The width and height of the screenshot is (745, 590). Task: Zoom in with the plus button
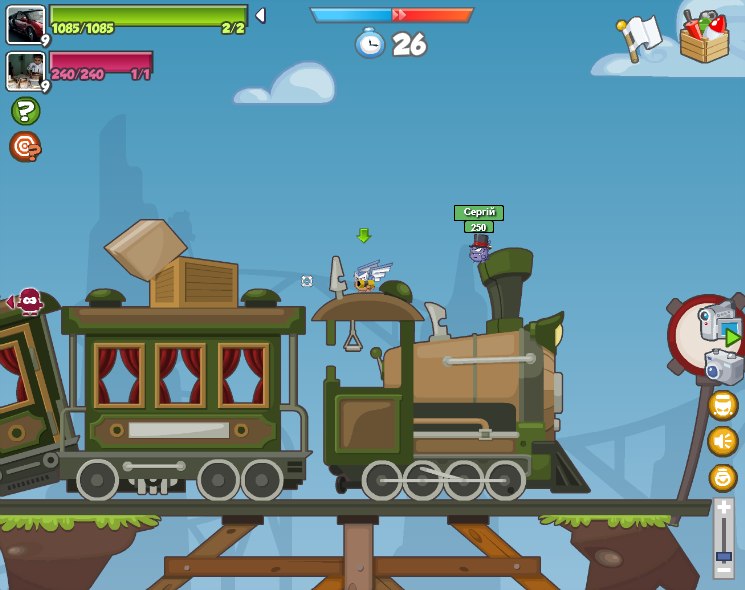point(724,508)
